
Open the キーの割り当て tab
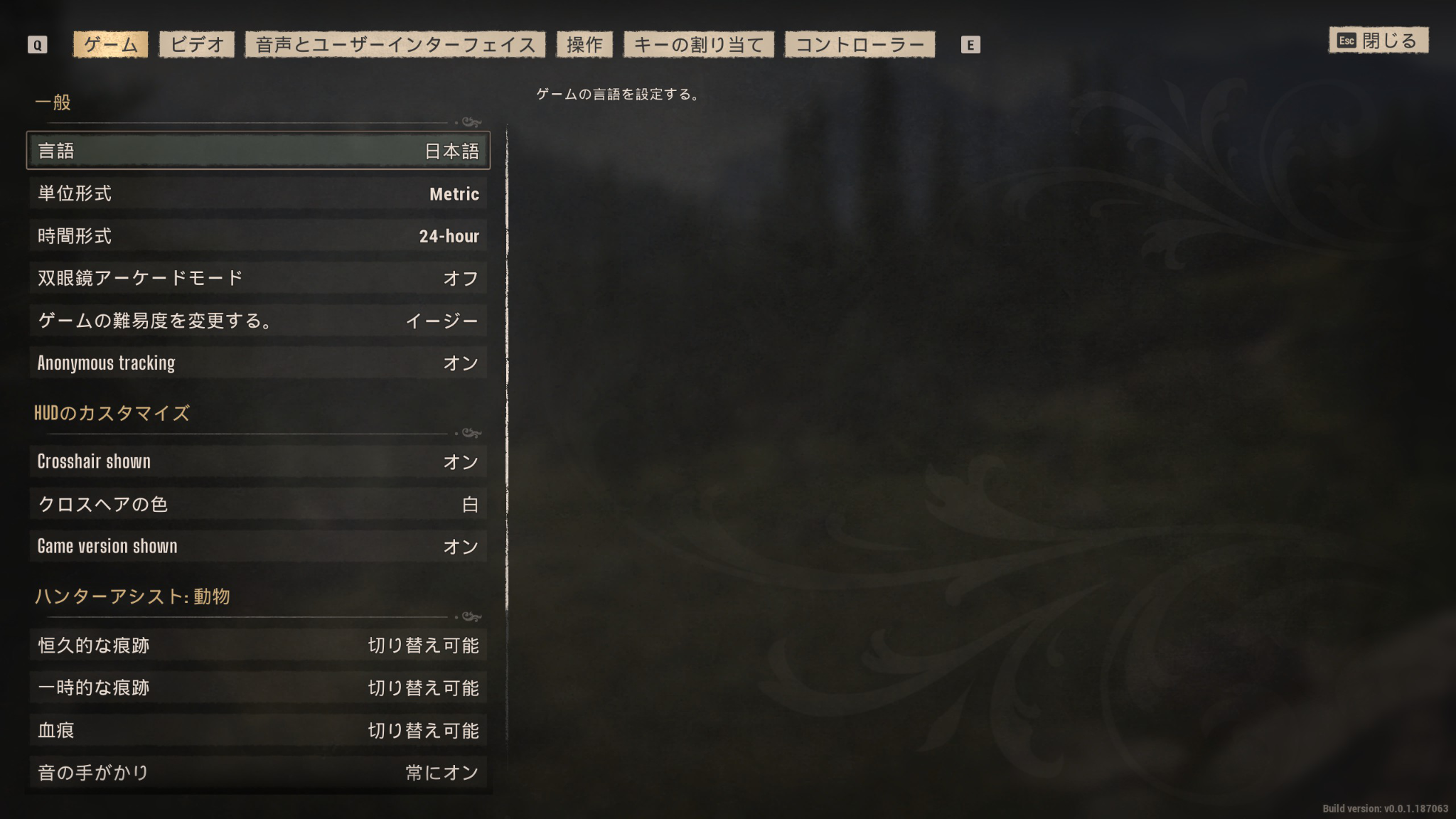point(699,43)
